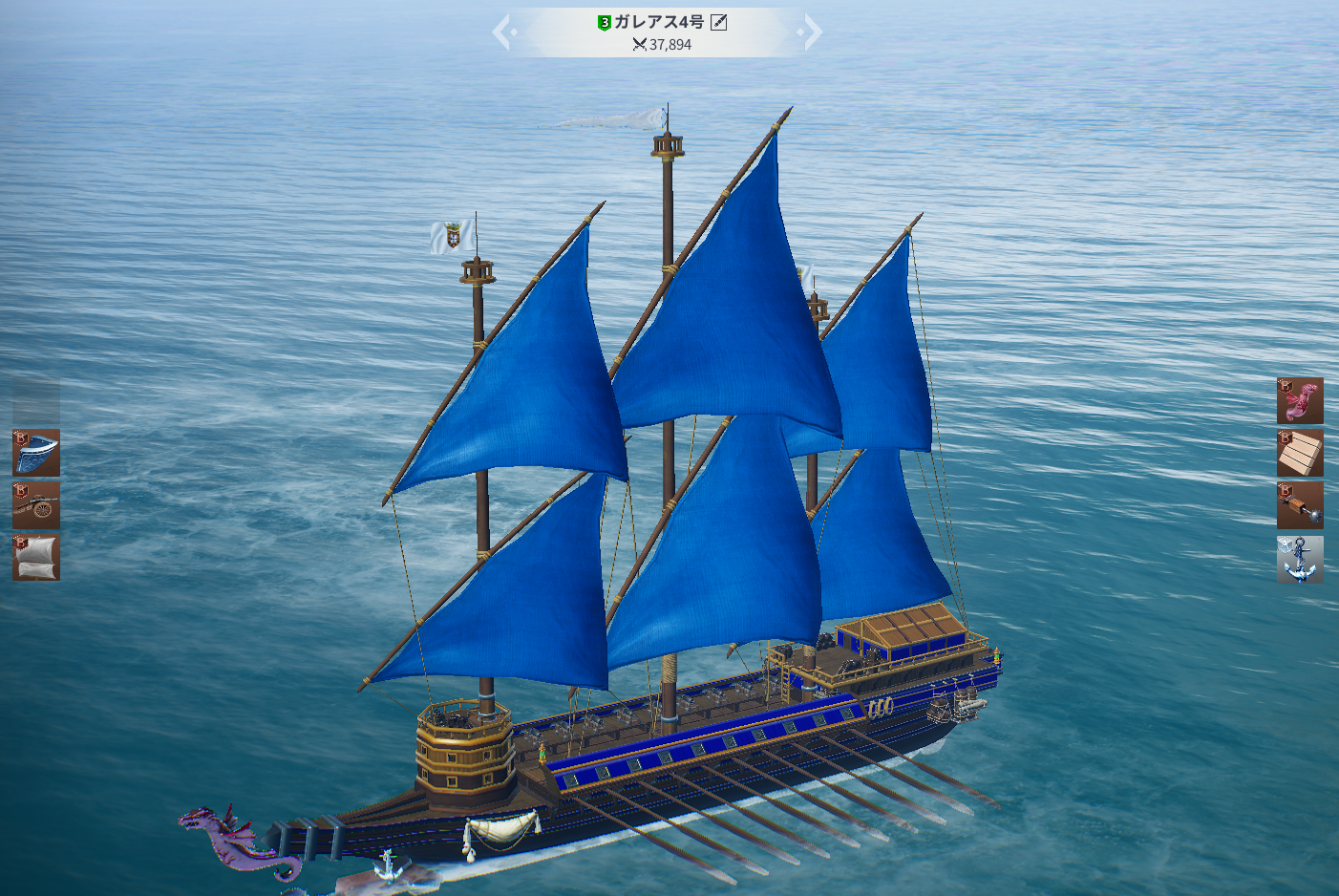The width and height of the screenshot is (1339, 896).
Task: Switch to the next ship with right arrow
Action: click(x=812, y=32)
